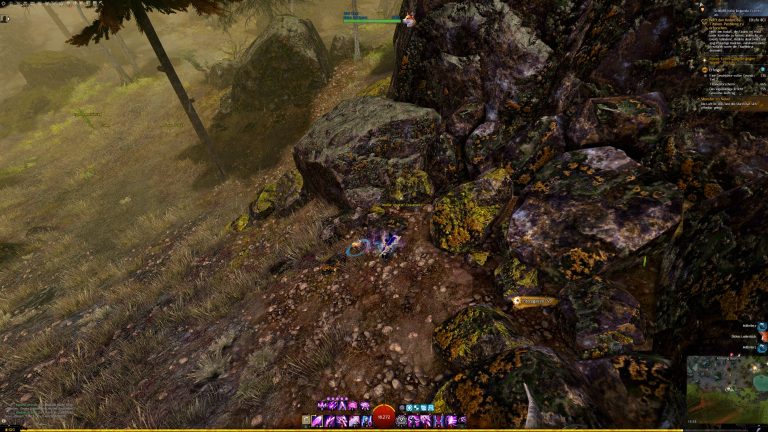Activate the first shatter skill above weapon skills
Screen dimensions: 768x432
(x=322, y=406)
